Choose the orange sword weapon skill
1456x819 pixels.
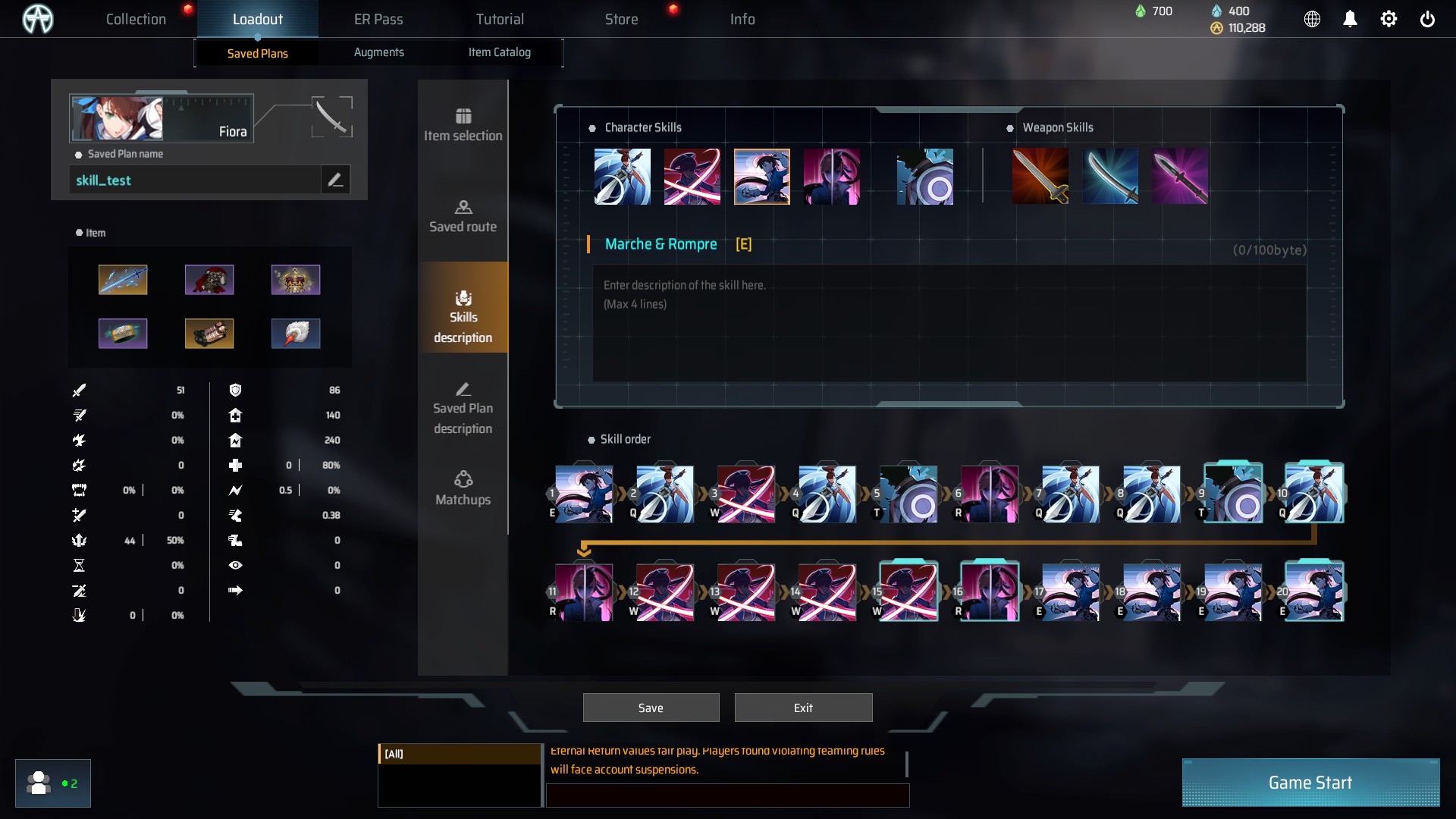click(x=1040, y=177)
